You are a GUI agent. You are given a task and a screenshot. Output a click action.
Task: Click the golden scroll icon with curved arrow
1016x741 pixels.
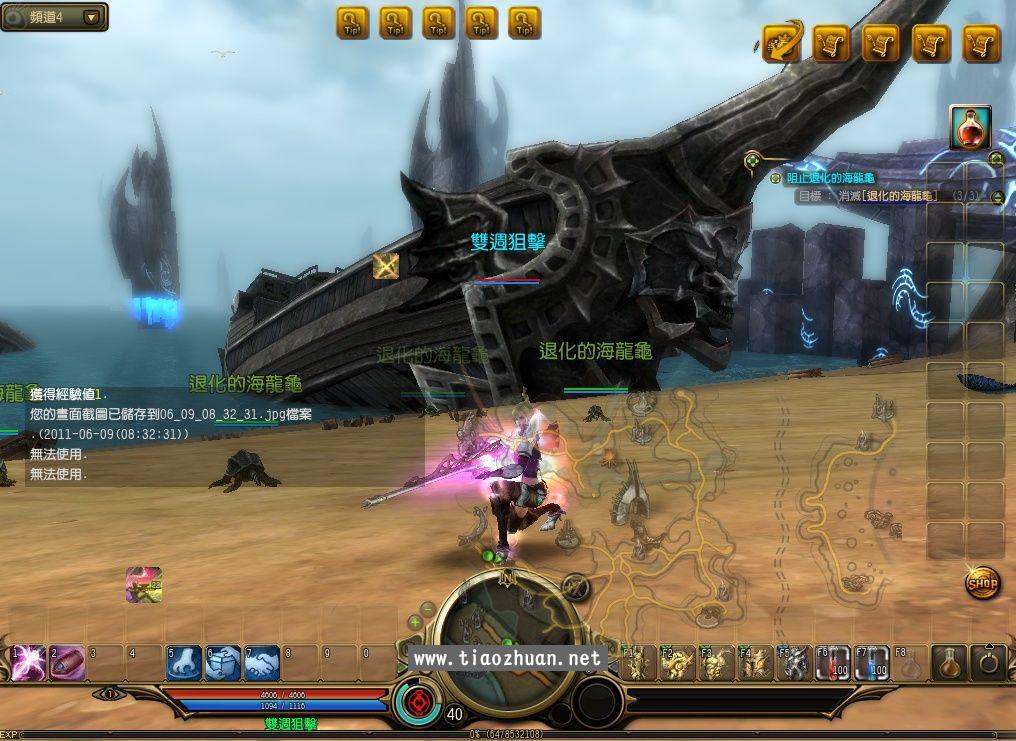[x=783, y=43]
